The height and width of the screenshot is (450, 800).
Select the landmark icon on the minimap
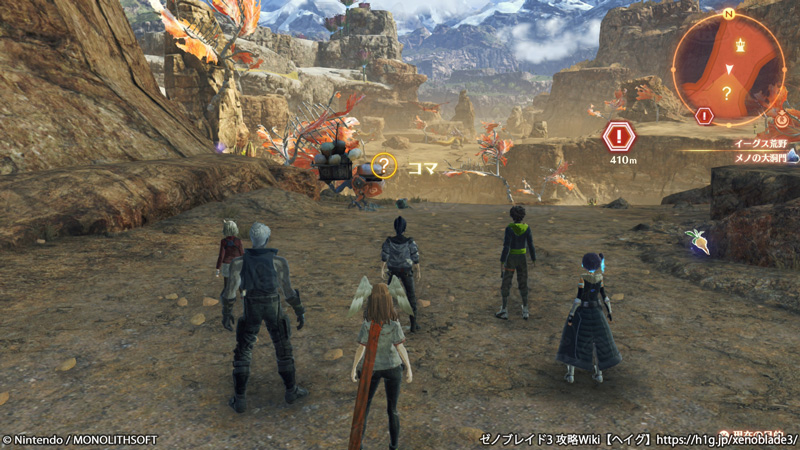(740, 45)
